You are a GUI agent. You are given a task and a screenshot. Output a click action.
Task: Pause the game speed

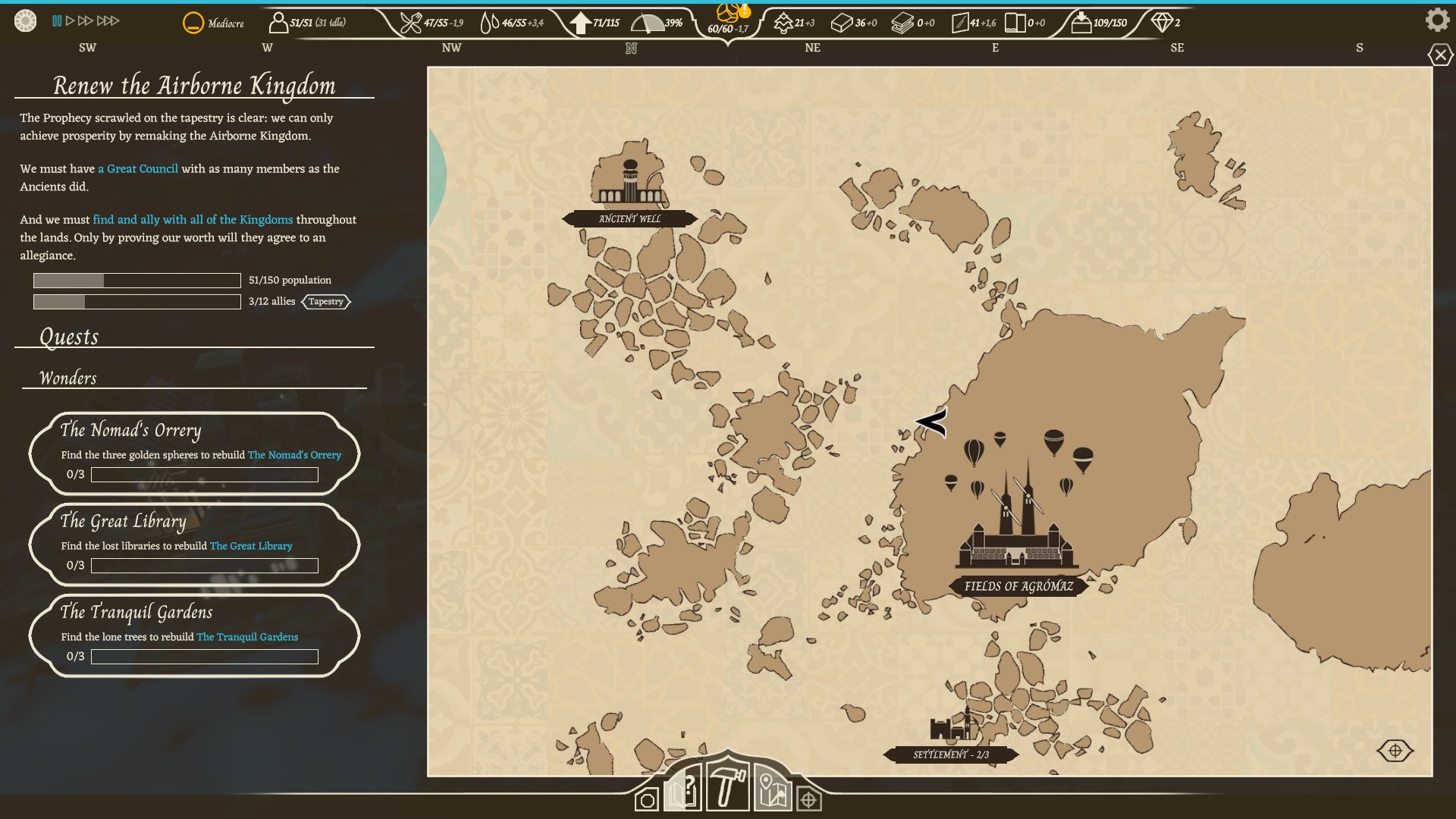pyautogui.click(x=57, y=21)
